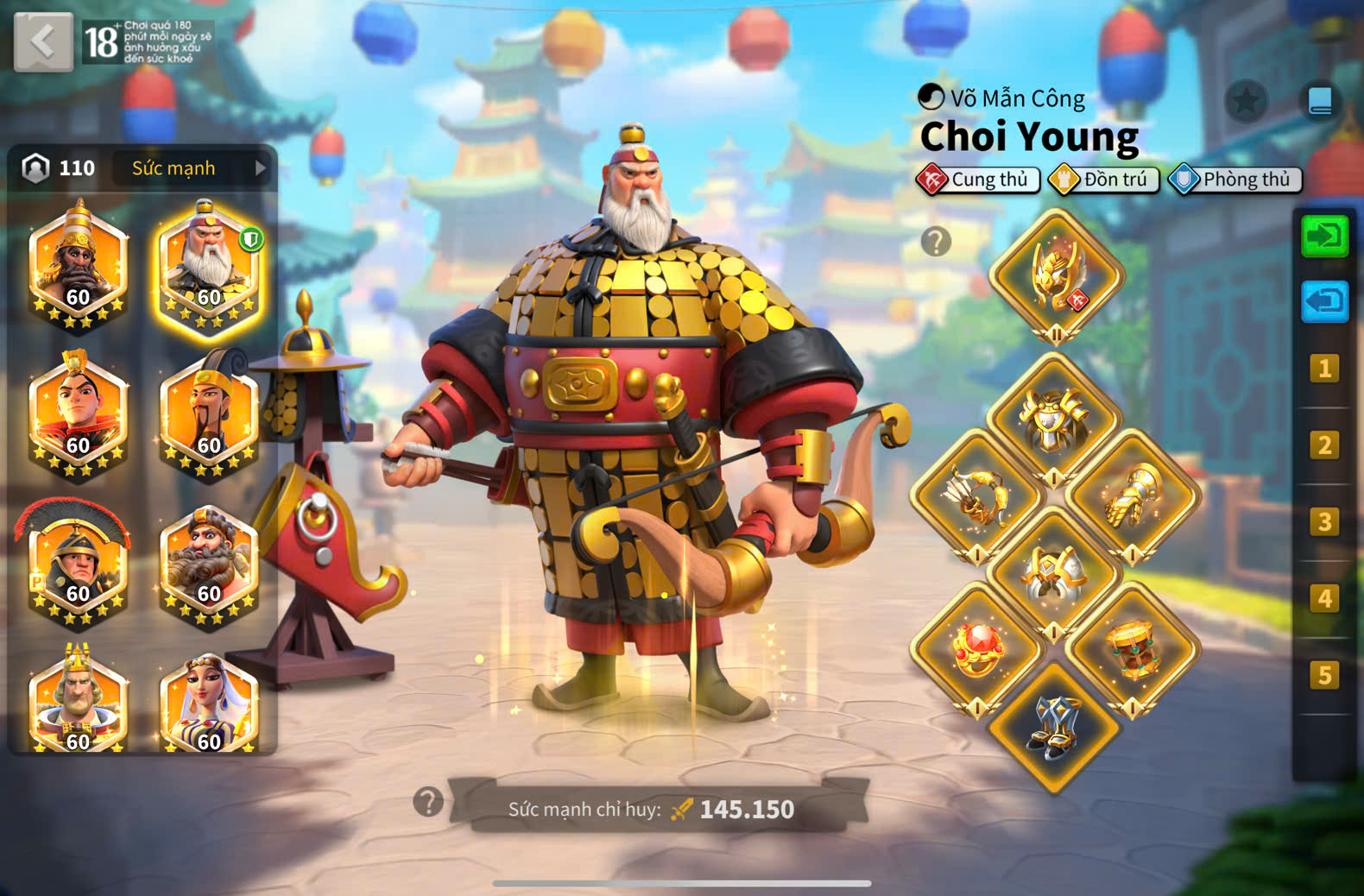Open the golden chest armor slot

[1053, 420]
